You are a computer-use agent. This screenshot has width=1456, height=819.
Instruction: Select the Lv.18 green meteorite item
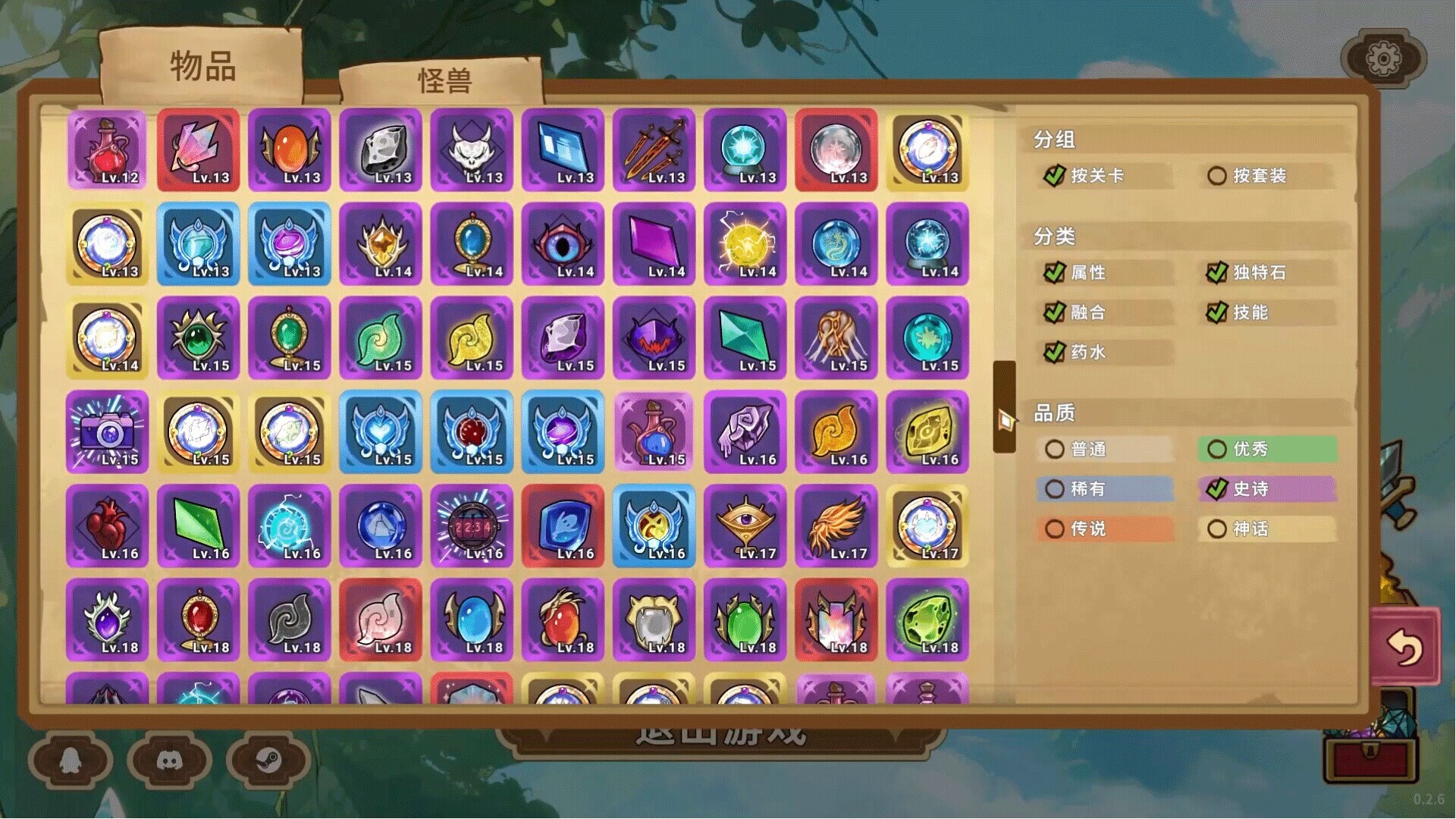[927, 621]
